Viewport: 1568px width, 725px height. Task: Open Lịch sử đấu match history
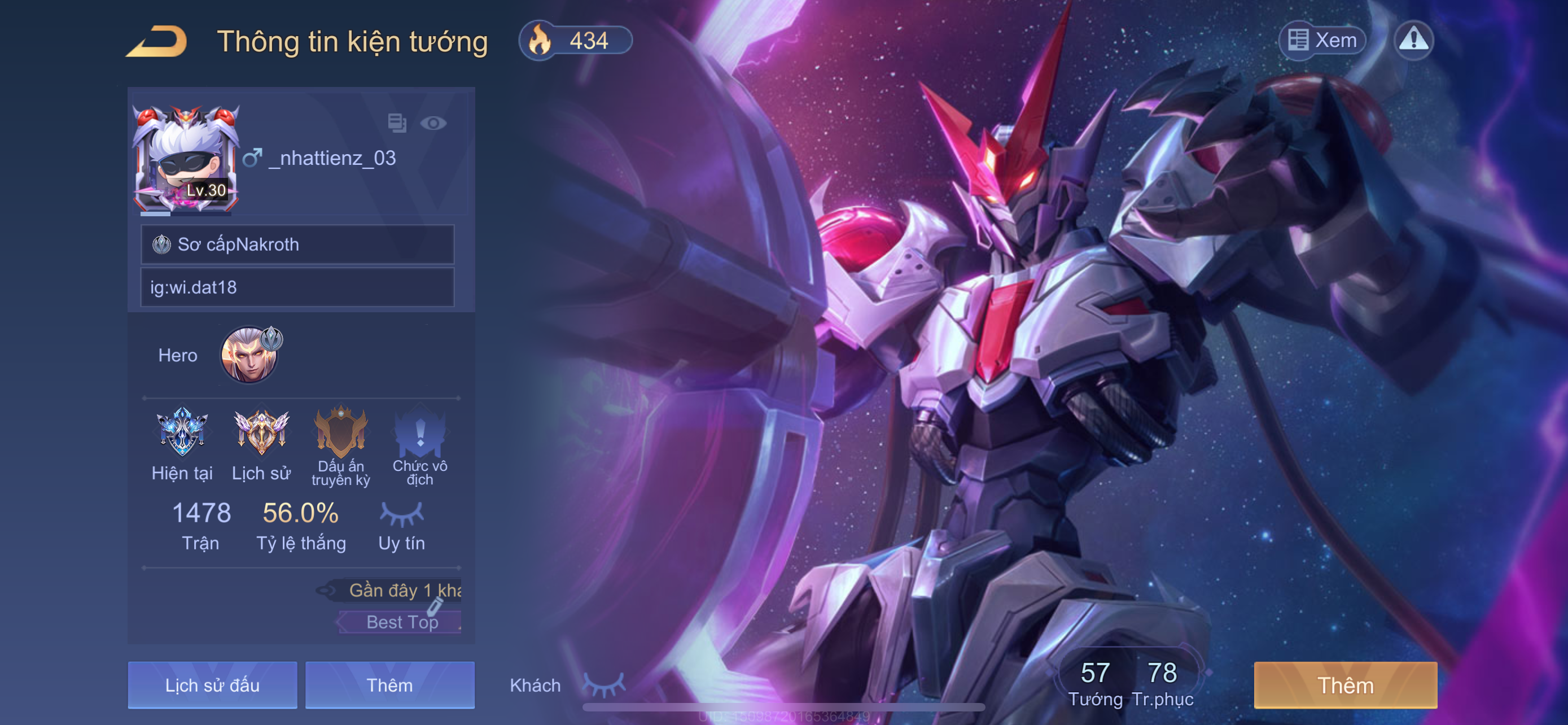[212, 685]
